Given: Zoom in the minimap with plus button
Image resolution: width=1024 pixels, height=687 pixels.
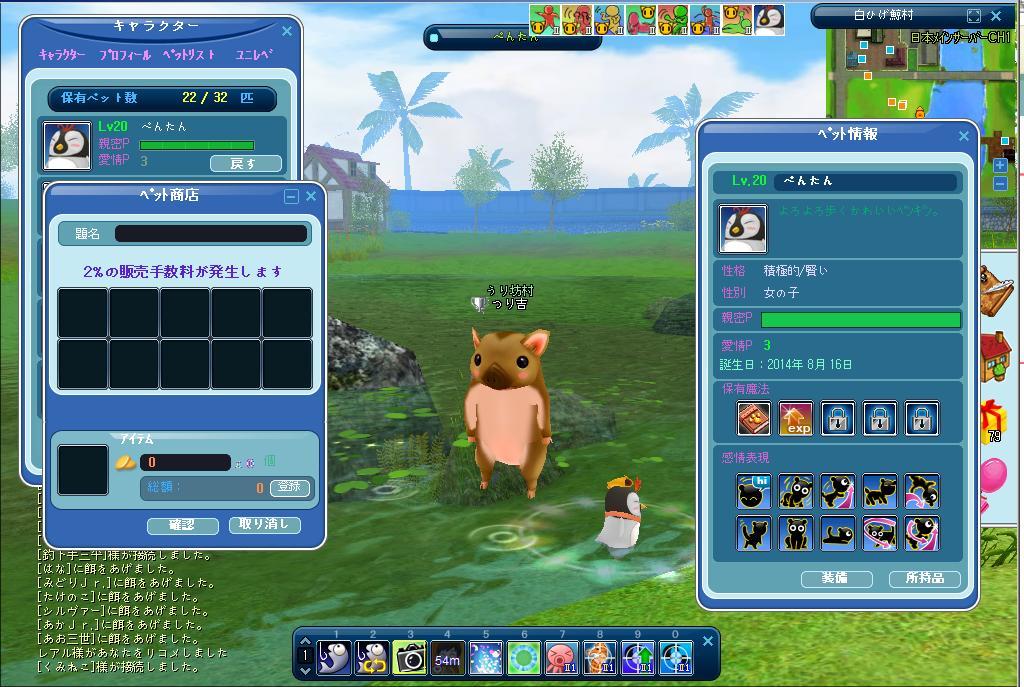Looking at the screenshot, I should 1001,165.
